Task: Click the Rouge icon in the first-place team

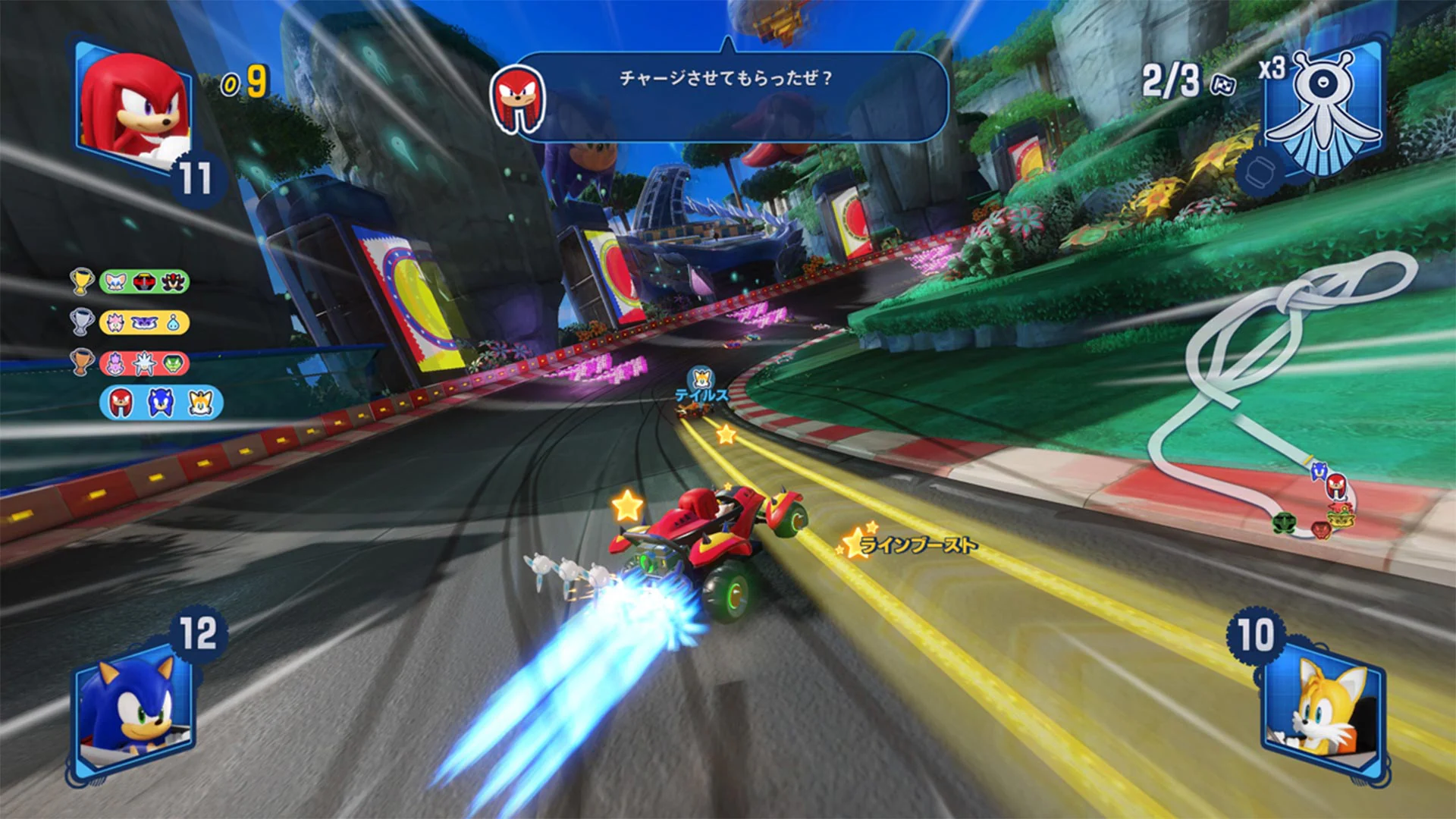Action: pyautogui.click(x=115, y=281)
